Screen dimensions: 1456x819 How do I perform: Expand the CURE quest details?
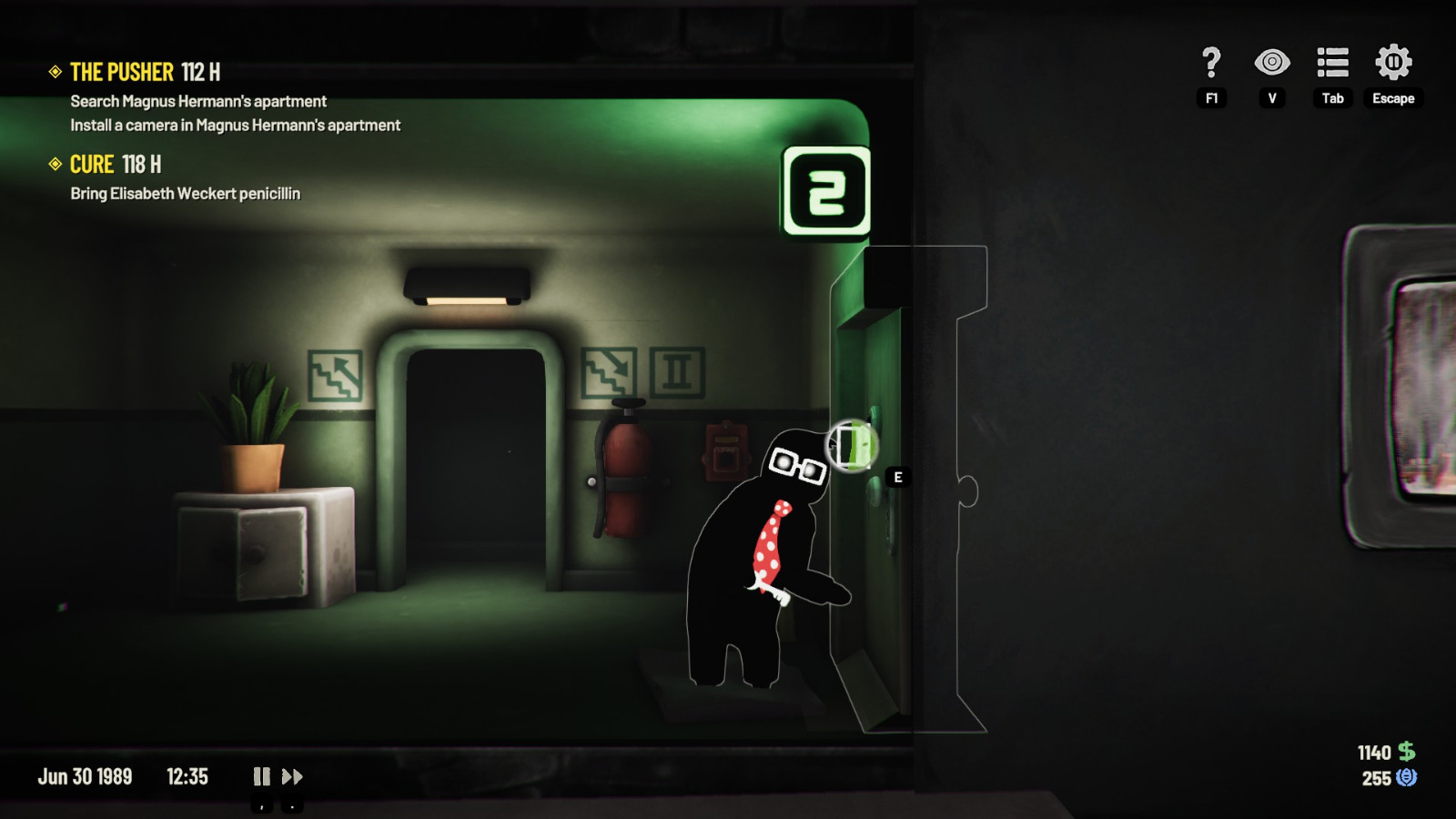[x=91, y=165]
